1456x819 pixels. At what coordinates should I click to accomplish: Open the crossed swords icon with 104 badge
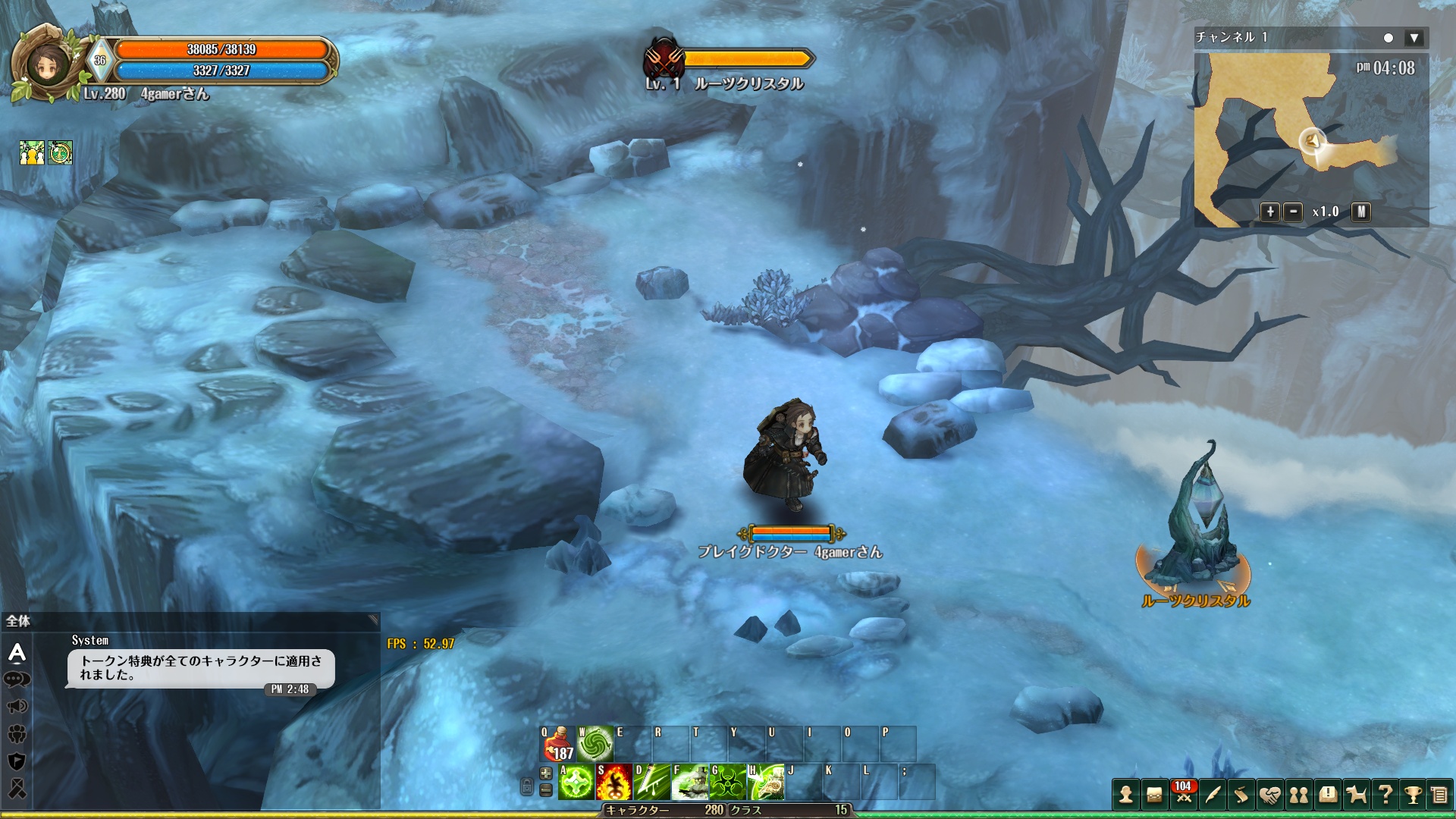(x=1183, y=793)
